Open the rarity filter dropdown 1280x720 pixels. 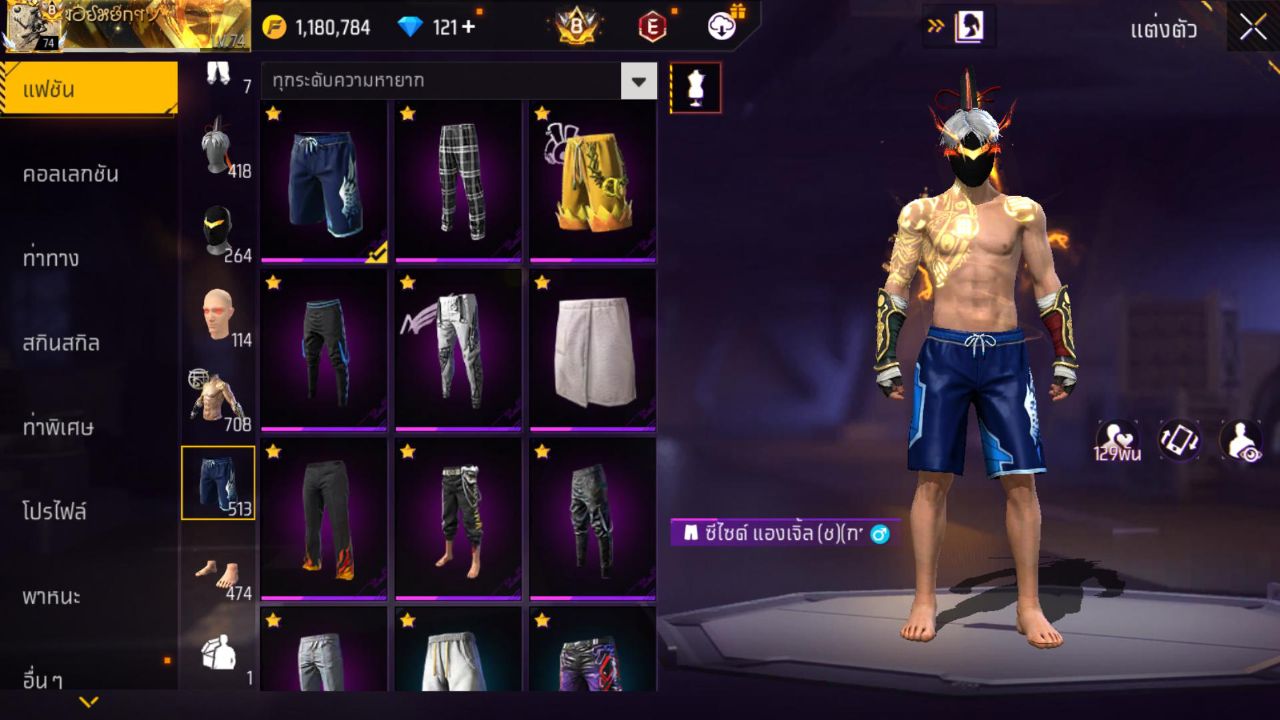pos(639,81)
